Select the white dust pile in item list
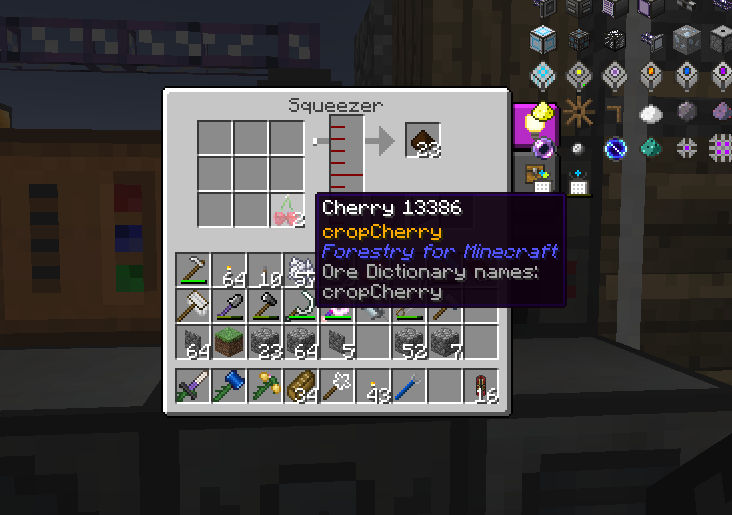The height and width of the screenshot is (515, 732). click(650, 112)
